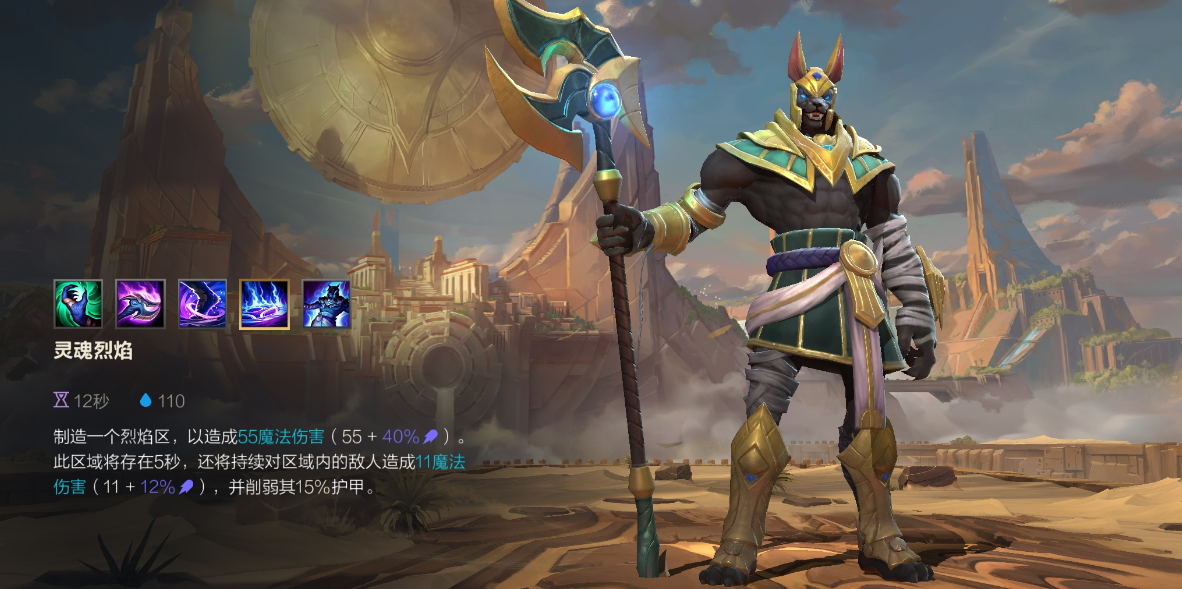Choose the Wither purple swirl ability icon
This screenshot has width=1182, height=589.
click(202, 304)
